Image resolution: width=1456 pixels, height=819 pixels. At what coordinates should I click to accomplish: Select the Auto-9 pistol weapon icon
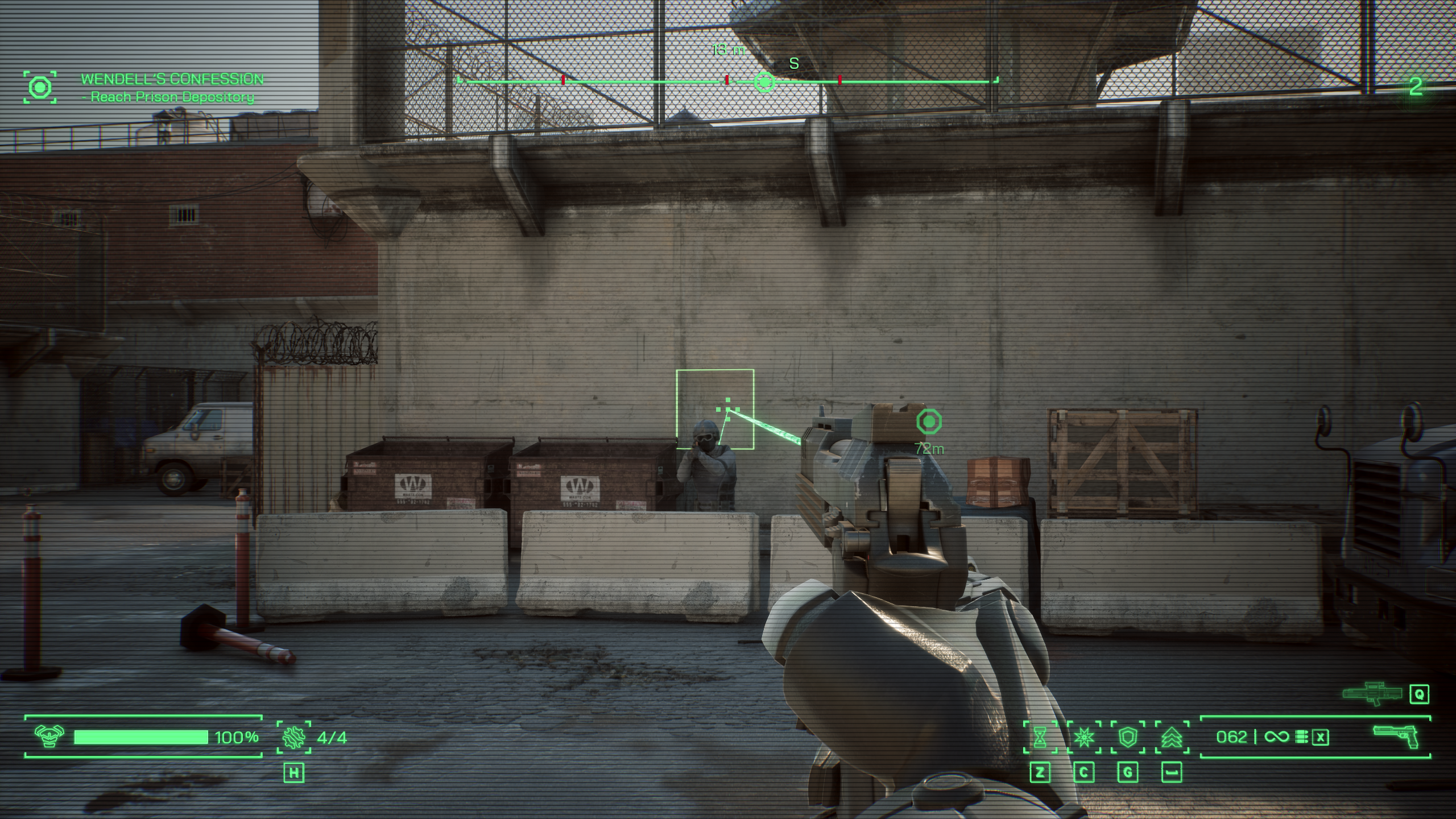coord(1396,737)
